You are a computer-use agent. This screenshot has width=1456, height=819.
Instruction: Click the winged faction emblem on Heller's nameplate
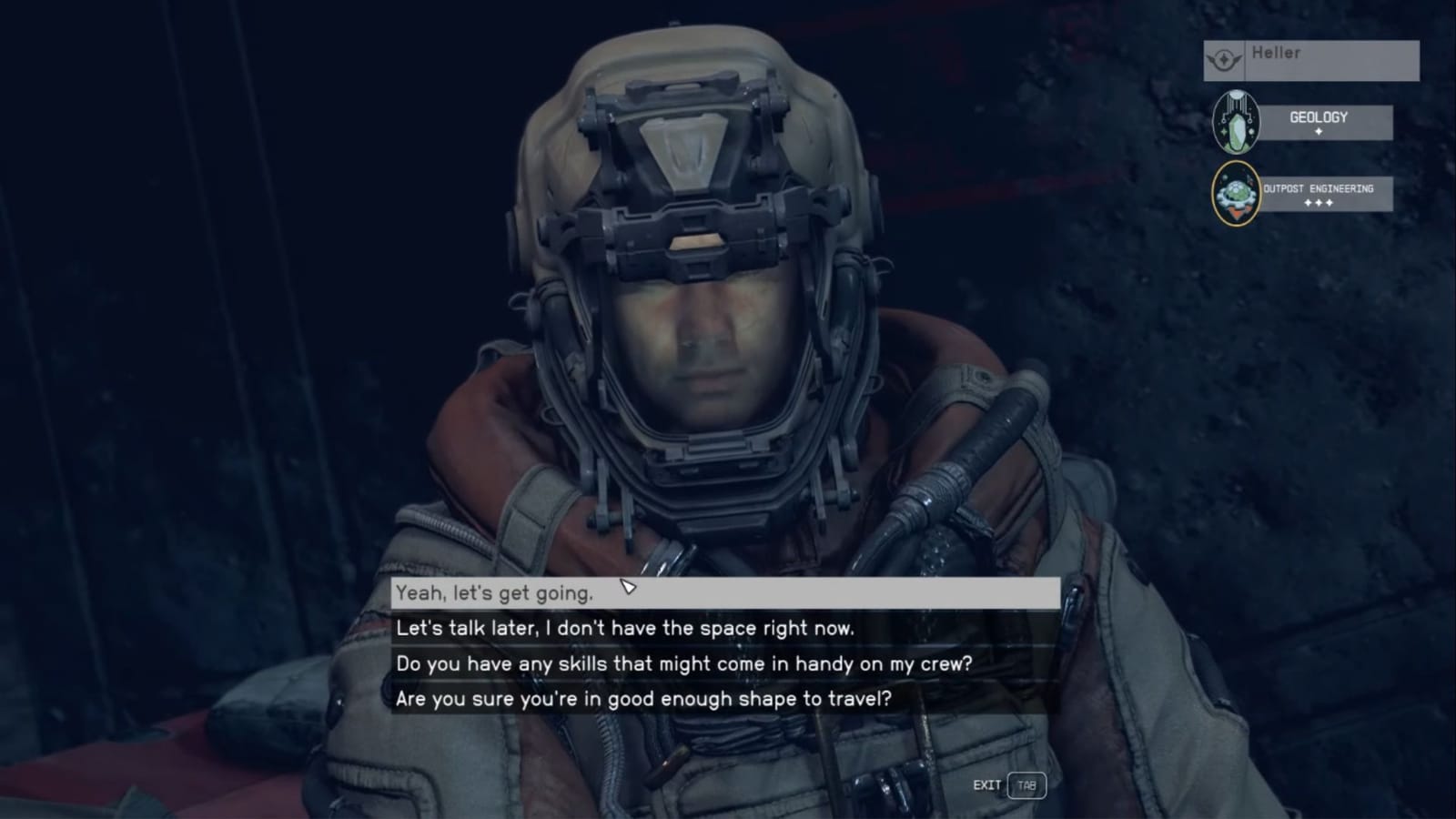click(x=1223, y=59)
